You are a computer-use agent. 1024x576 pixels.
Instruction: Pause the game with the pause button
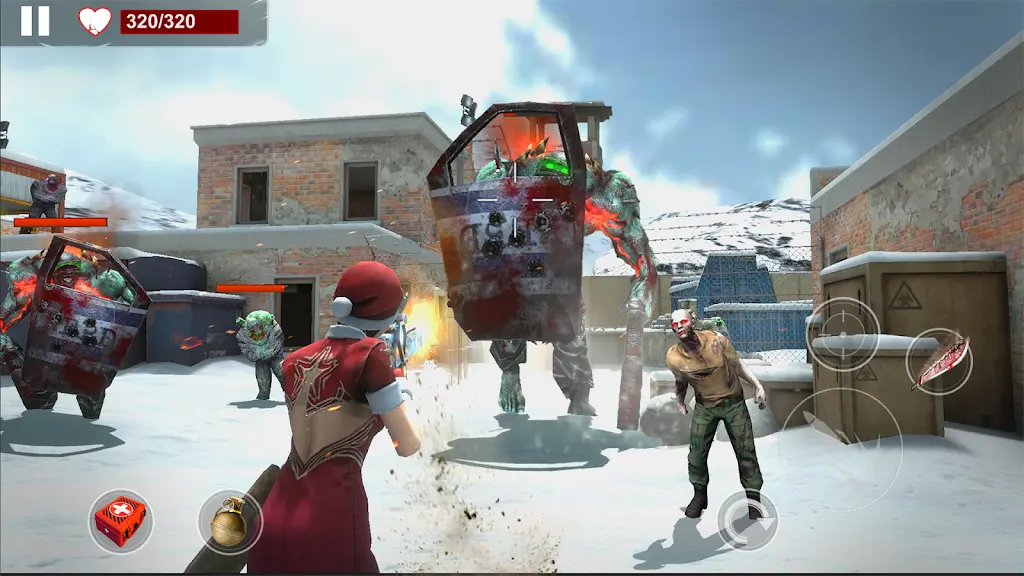[35, 21]
